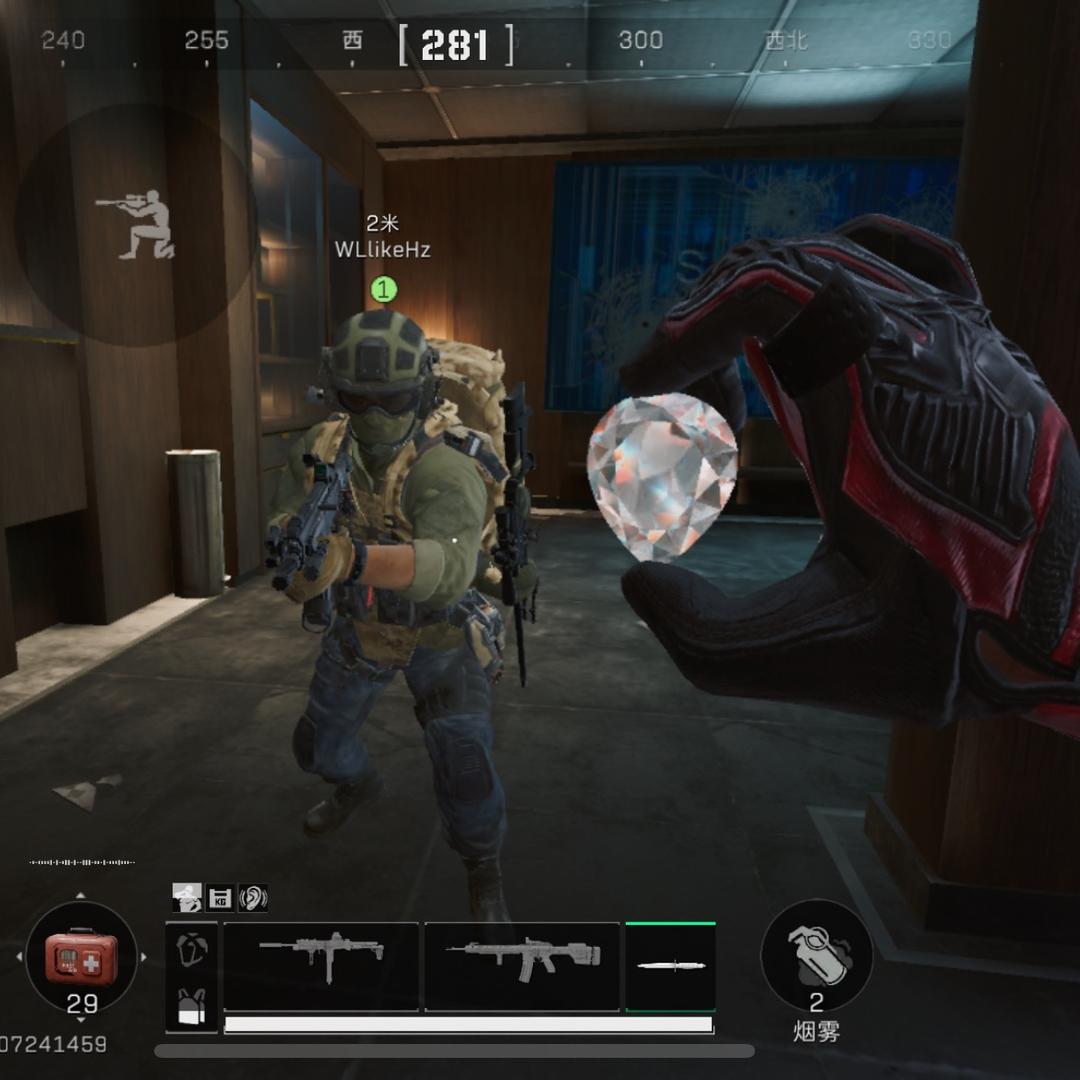The width and height of the screenshot is (1080, 1080).
Task: Equip the combat knife slot
Action: pyautogui.click(x=670, y=966)
